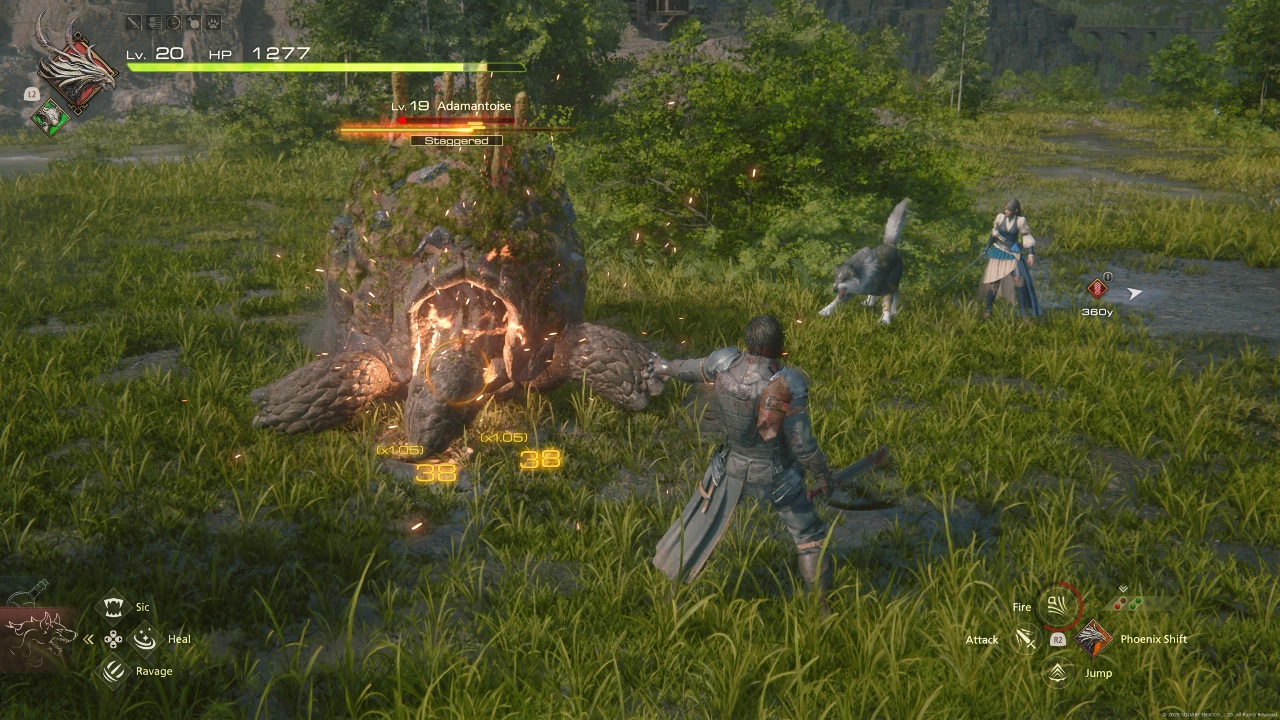Viewport: 1280px width, 720px height.
Task: Use Torgal's Heal command
Action: (145, 638)
